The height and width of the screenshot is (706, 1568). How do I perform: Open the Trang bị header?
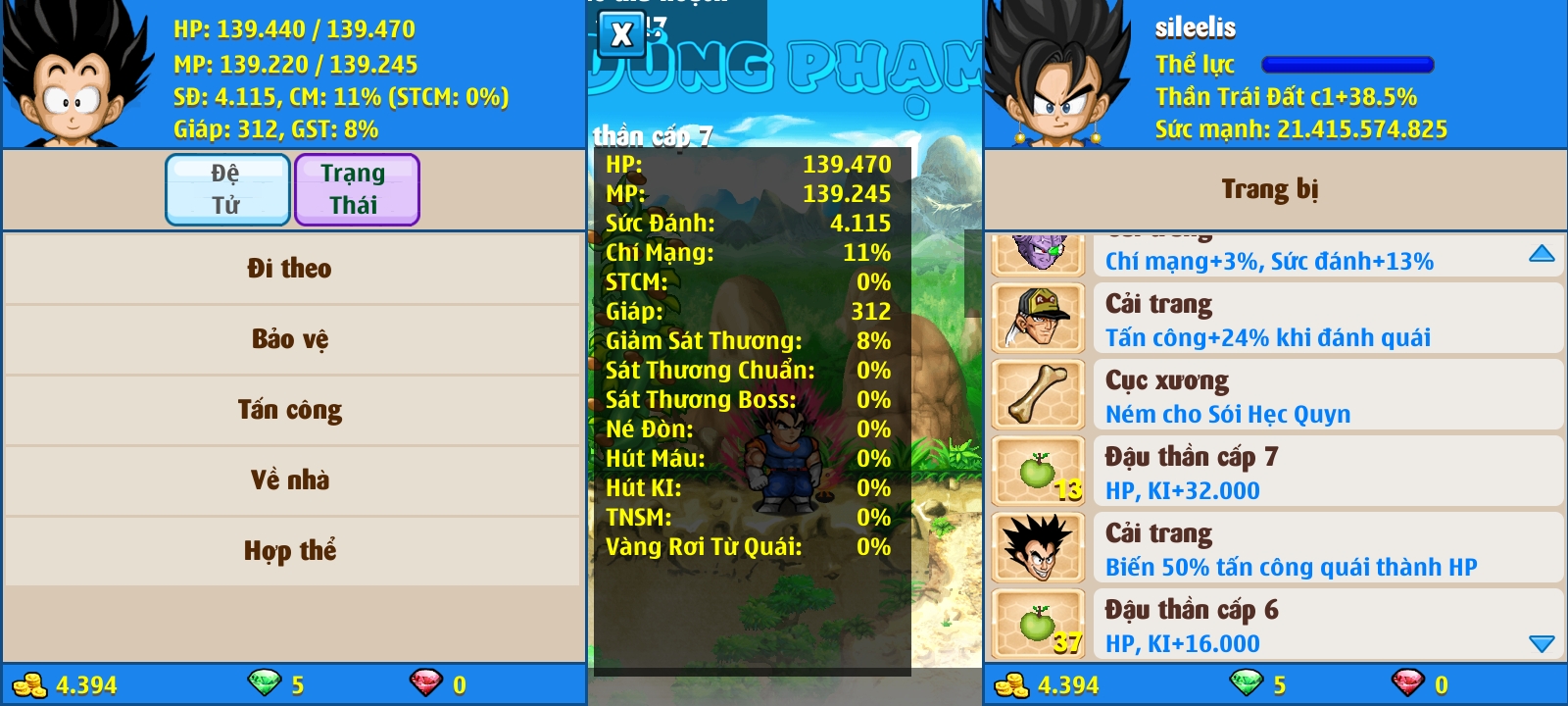[1270, 189]
